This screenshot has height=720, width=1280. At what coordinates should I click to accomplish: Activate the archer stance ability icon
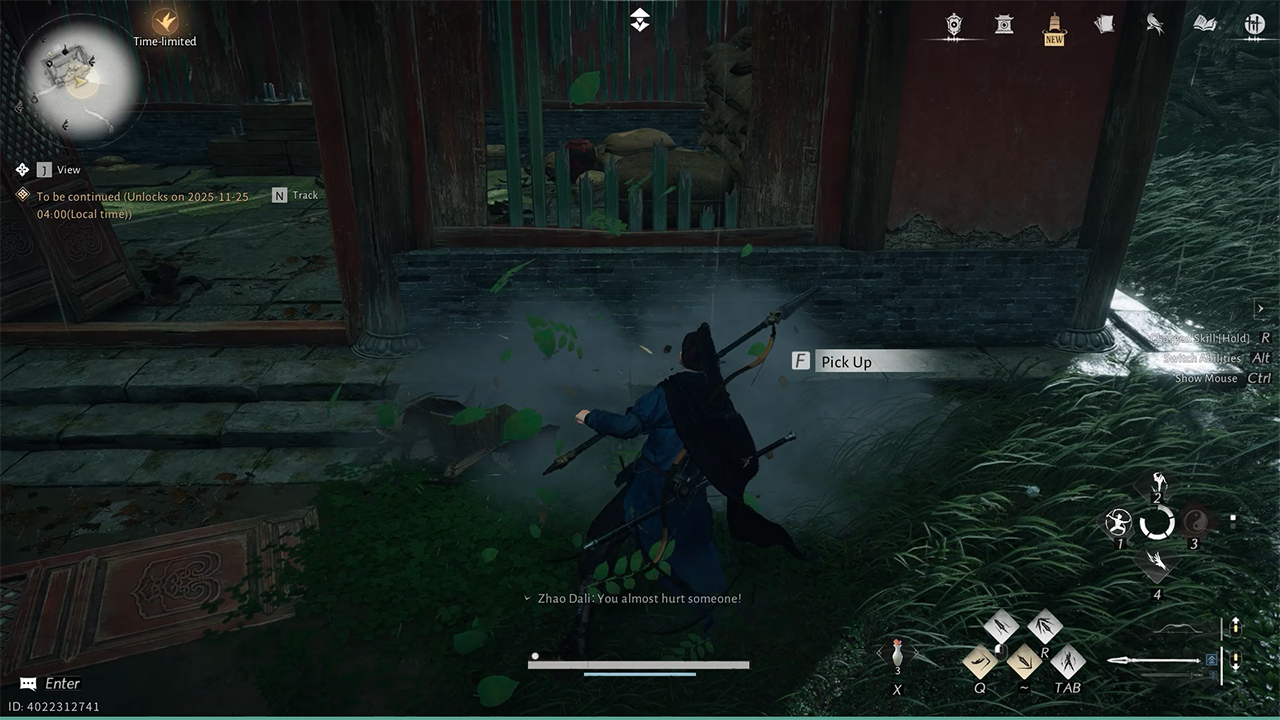point(1118,522)
